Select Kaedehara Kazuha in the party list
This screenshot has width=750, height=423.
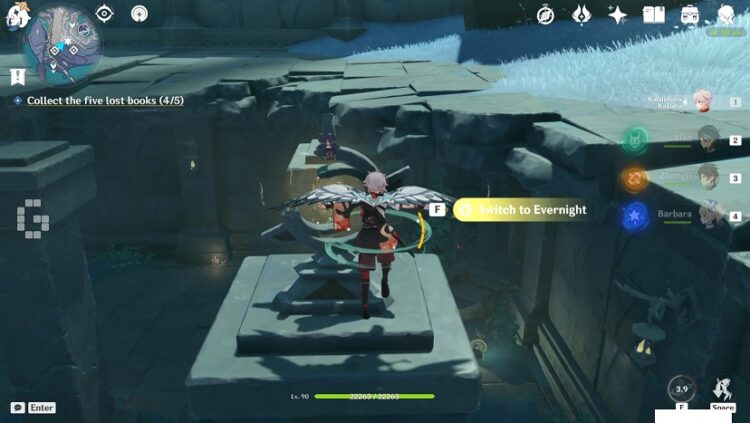[x=704, y=102]
